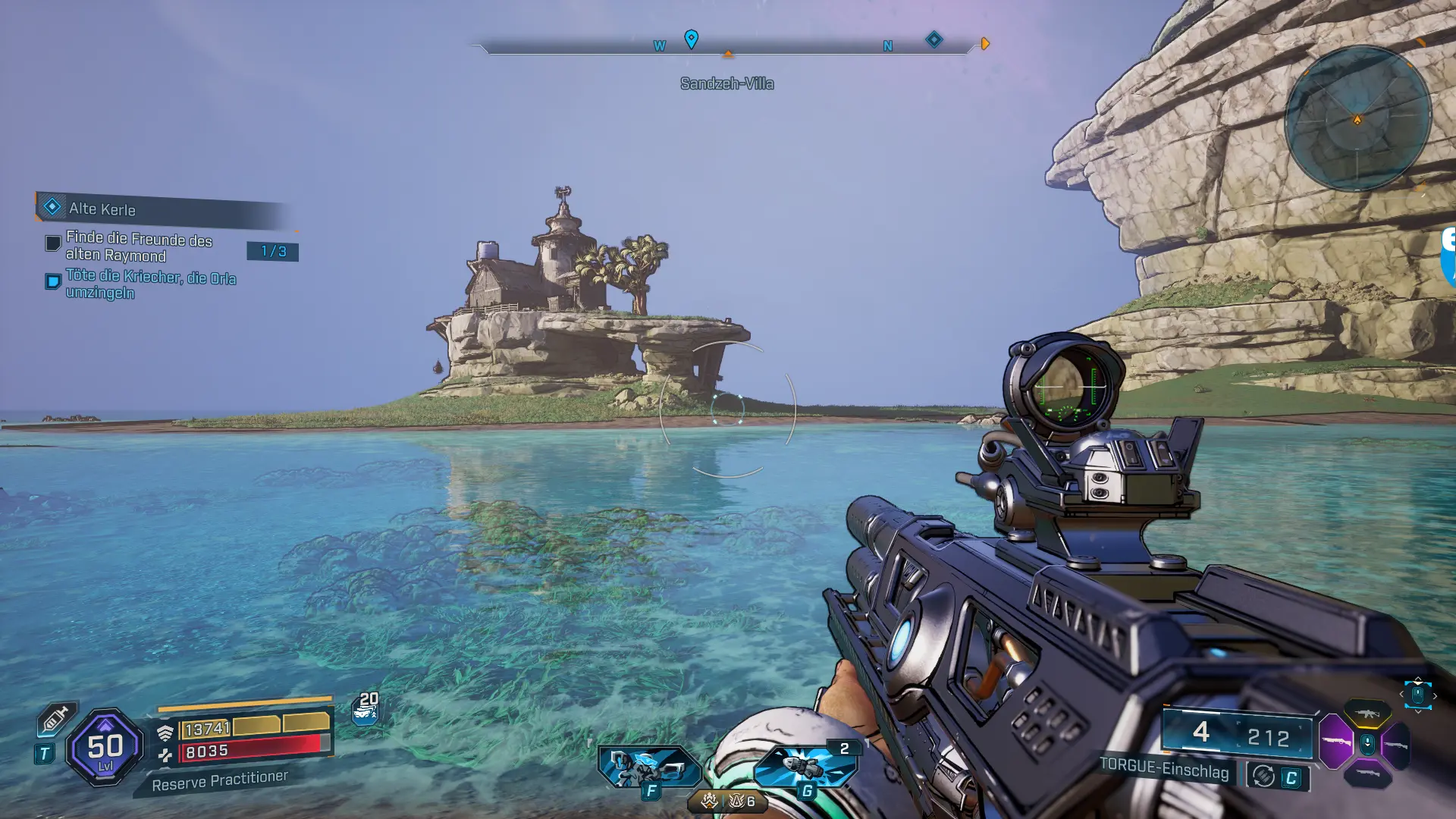Click the level 50 character badge
This screenshot has height=819, width=1456.
tap(105, 748)
